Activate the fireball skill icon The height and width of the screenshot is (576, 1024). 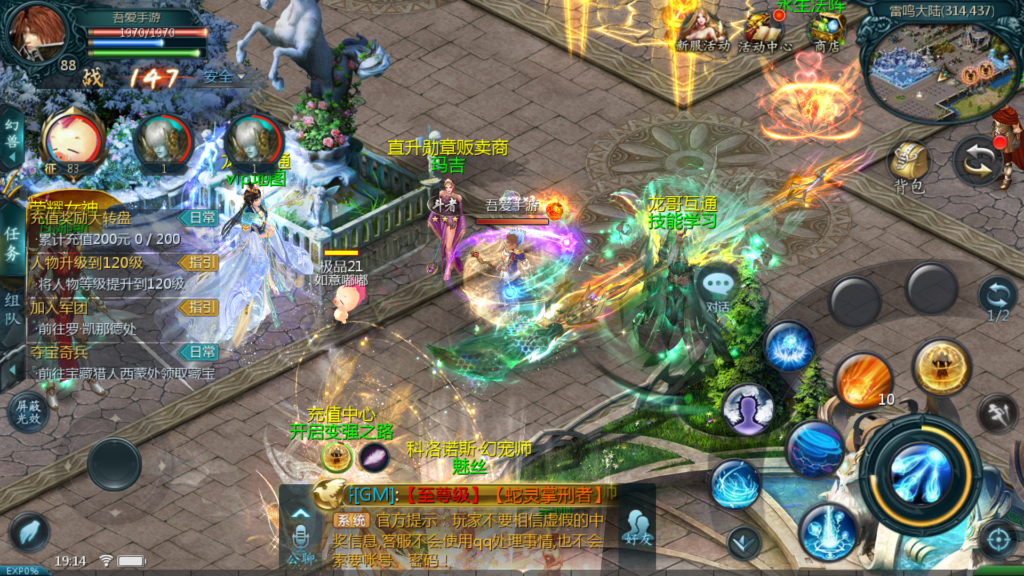tap(862, 381)
